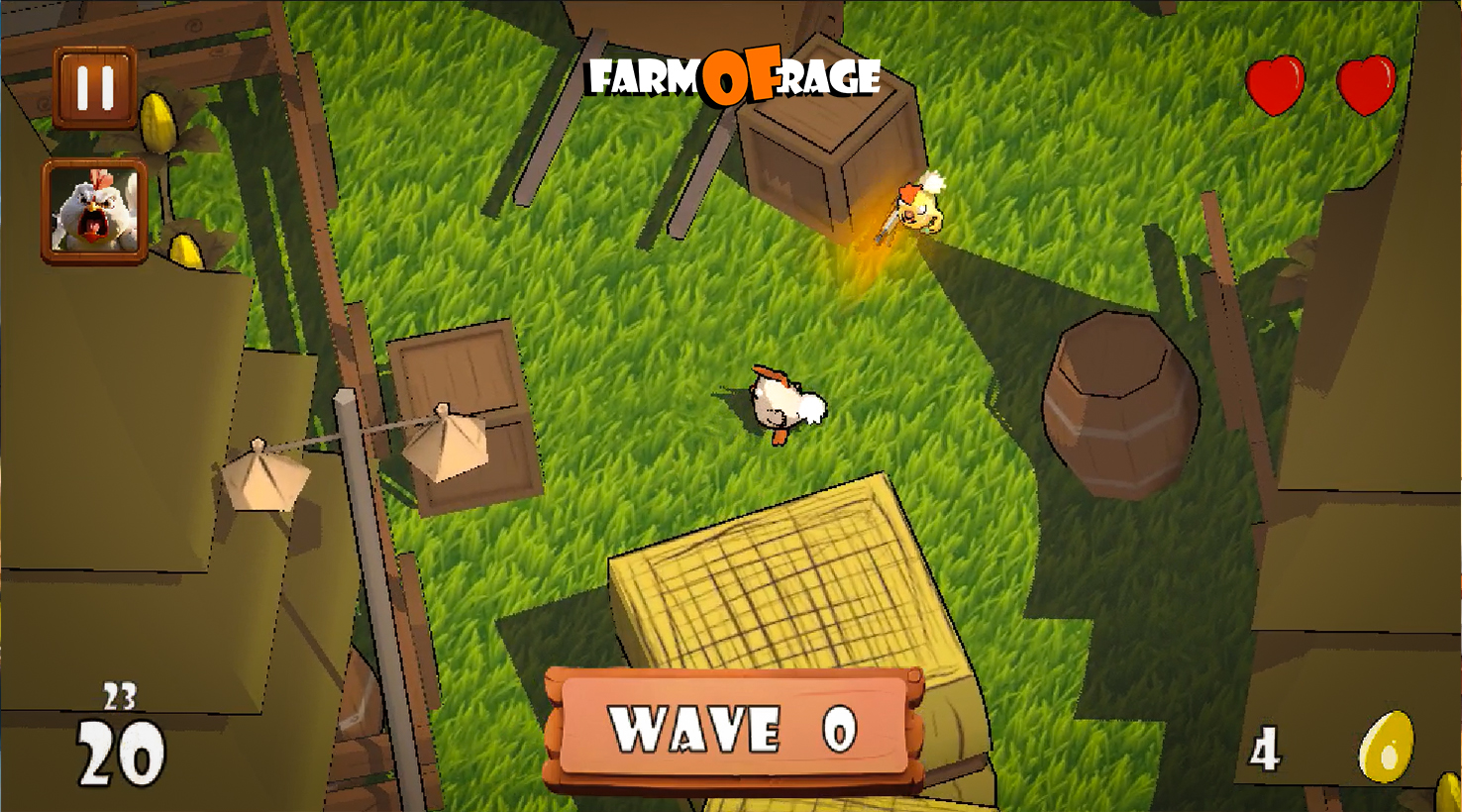The width and height of the screenshot is (1462, 812).
Task: Toggle pause using the pause control
Action: click(96, 89)
